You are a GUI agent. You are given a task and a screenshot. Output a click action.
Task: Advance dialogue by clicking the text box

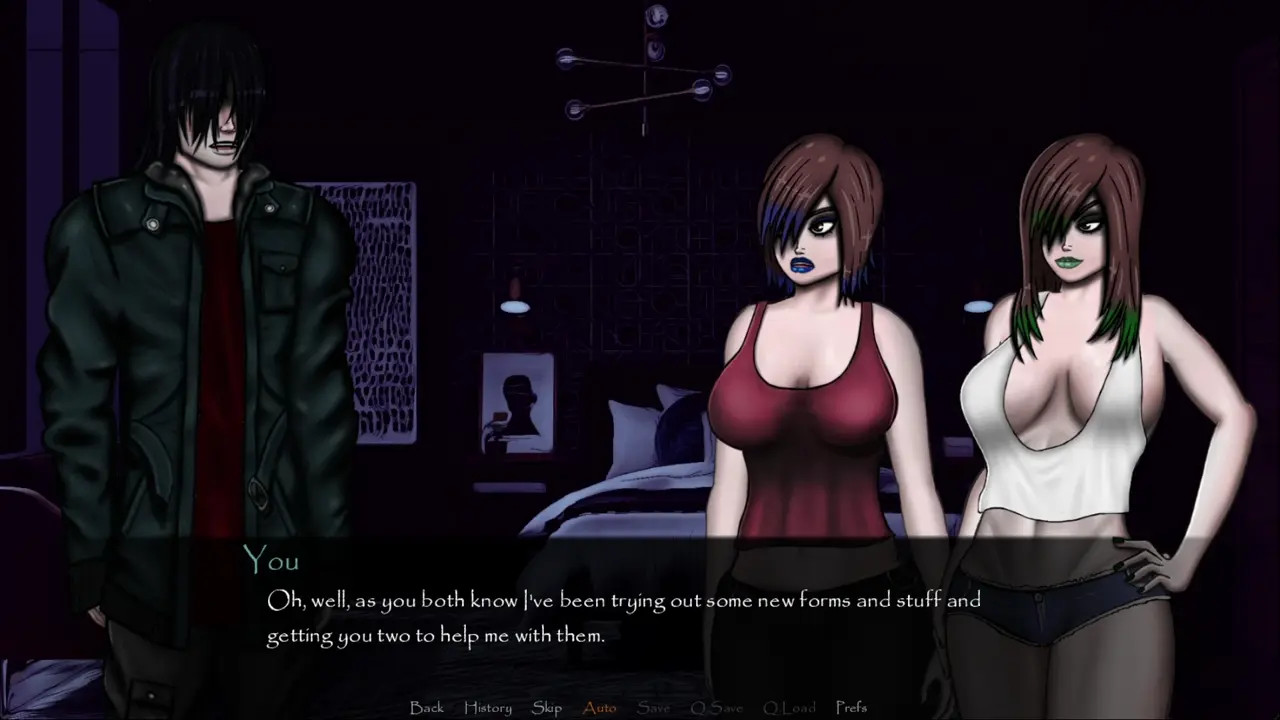(640, 616)
